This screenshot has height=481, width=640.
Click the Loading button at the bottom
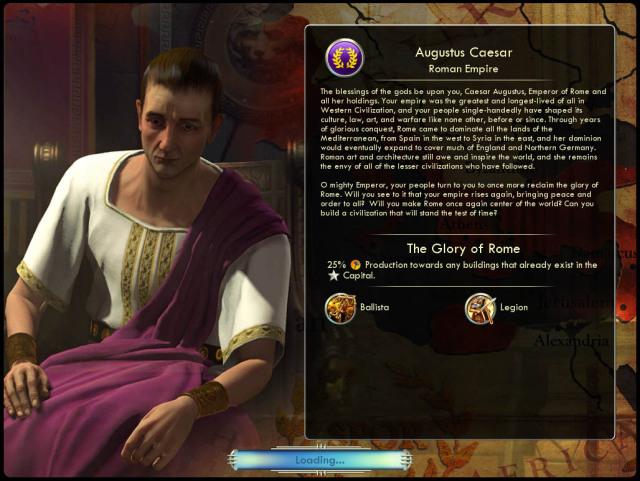coord(319,460)
